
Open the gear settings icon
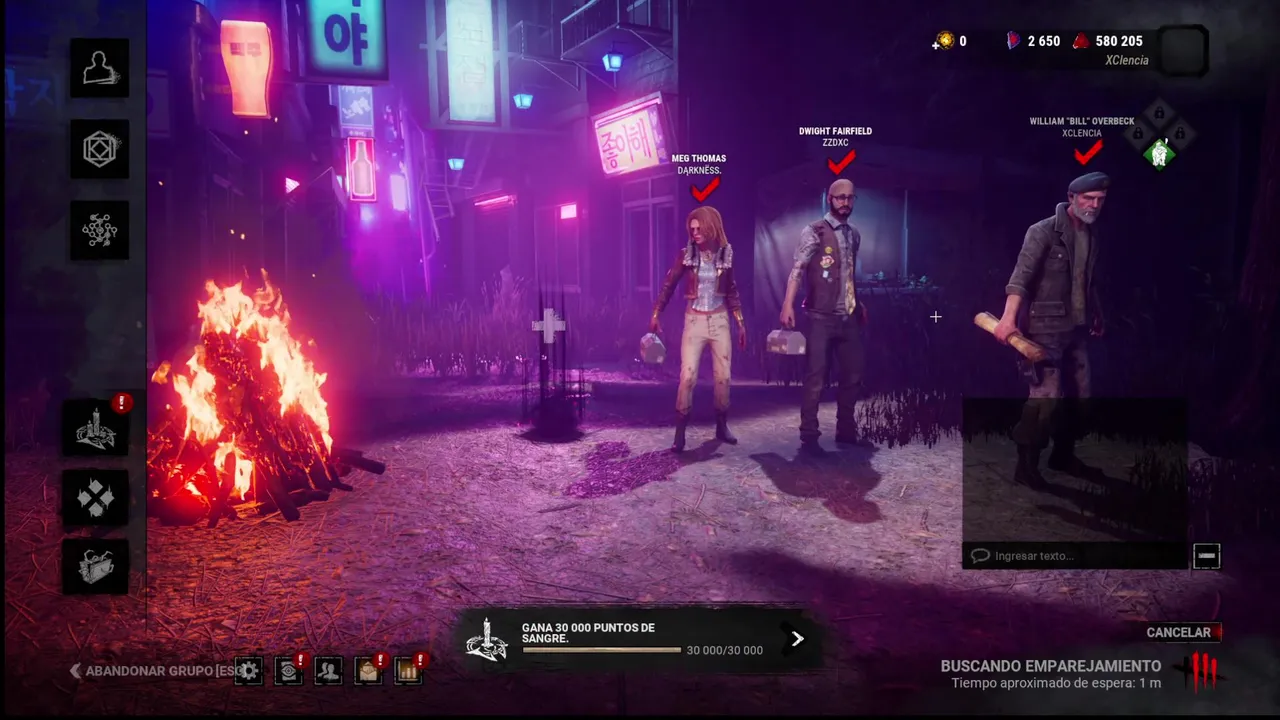point(248,670)
